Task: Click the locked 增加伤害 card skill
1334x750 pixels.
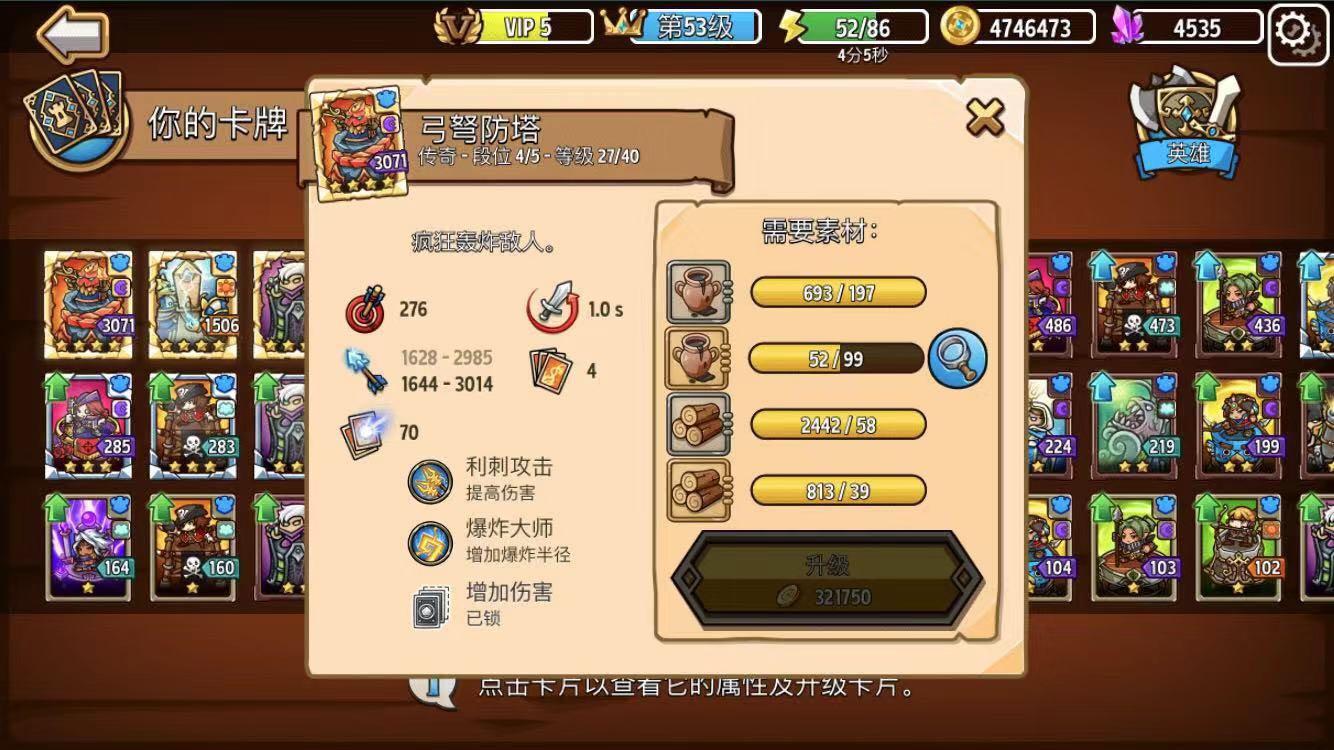Action: pyautogui.click(x=432, y=602)
